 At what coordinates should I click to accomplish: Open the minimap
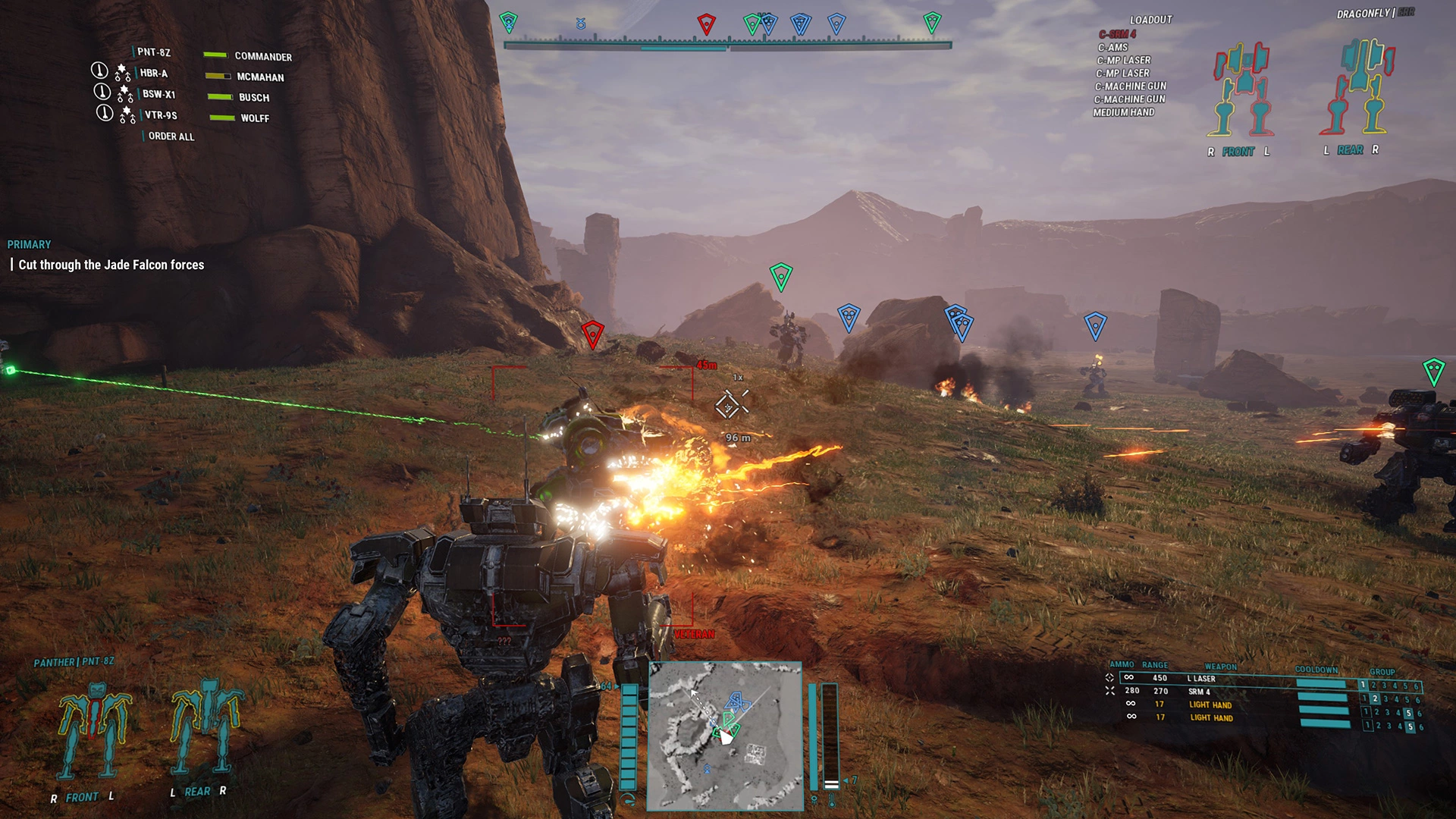tap(724, 736)
